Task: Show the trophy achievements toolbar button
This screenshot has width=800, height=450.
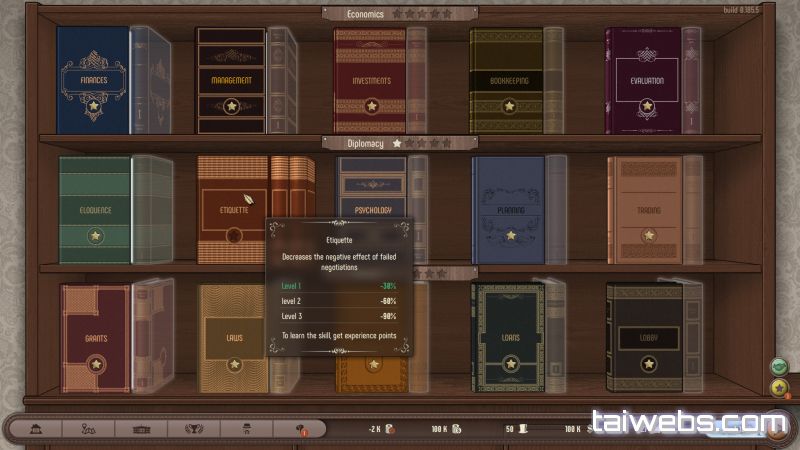Action: pos(194,428)
